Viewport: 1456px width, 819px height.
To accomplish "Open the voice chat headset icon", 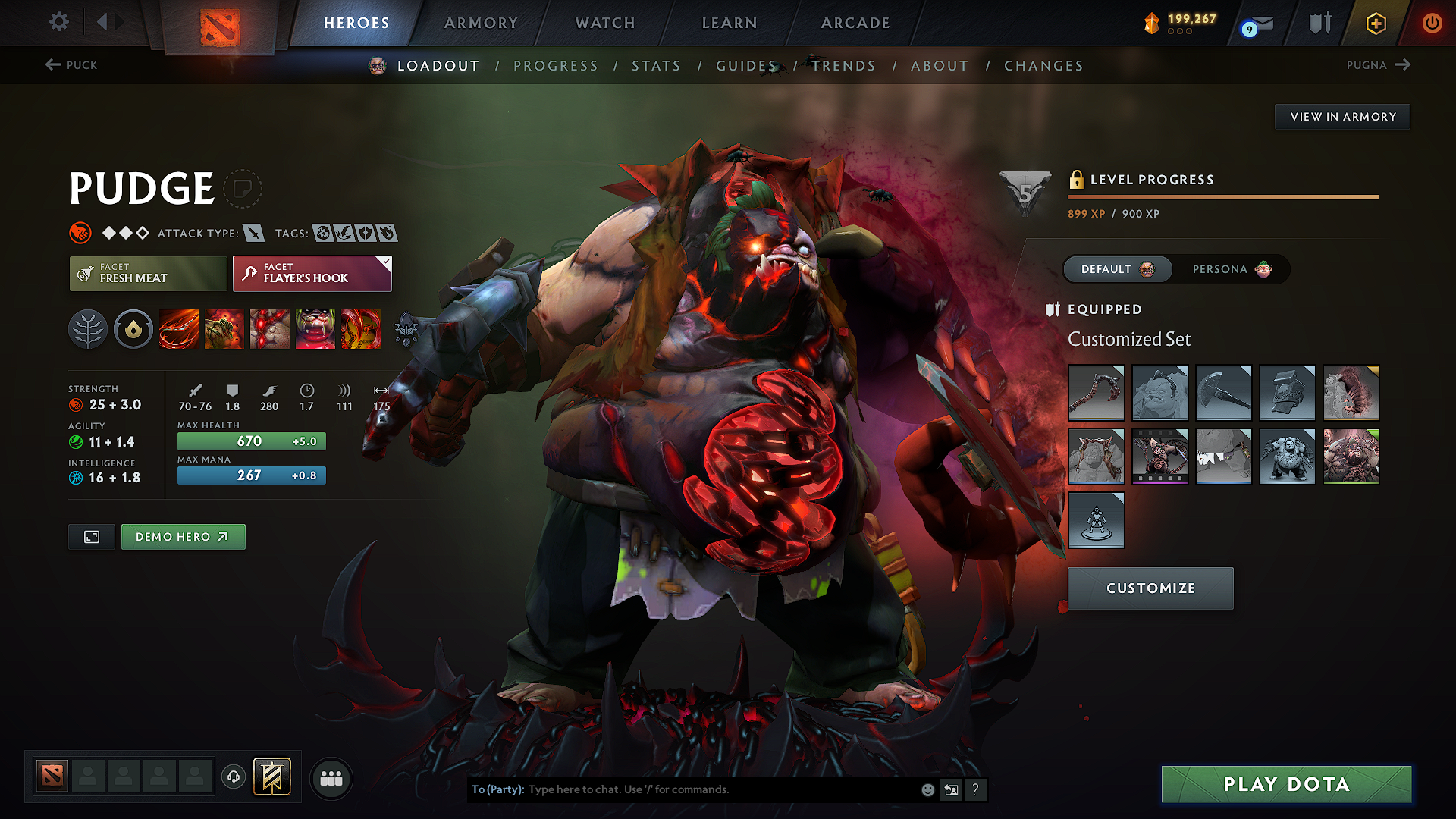I will tap(234, 778).
